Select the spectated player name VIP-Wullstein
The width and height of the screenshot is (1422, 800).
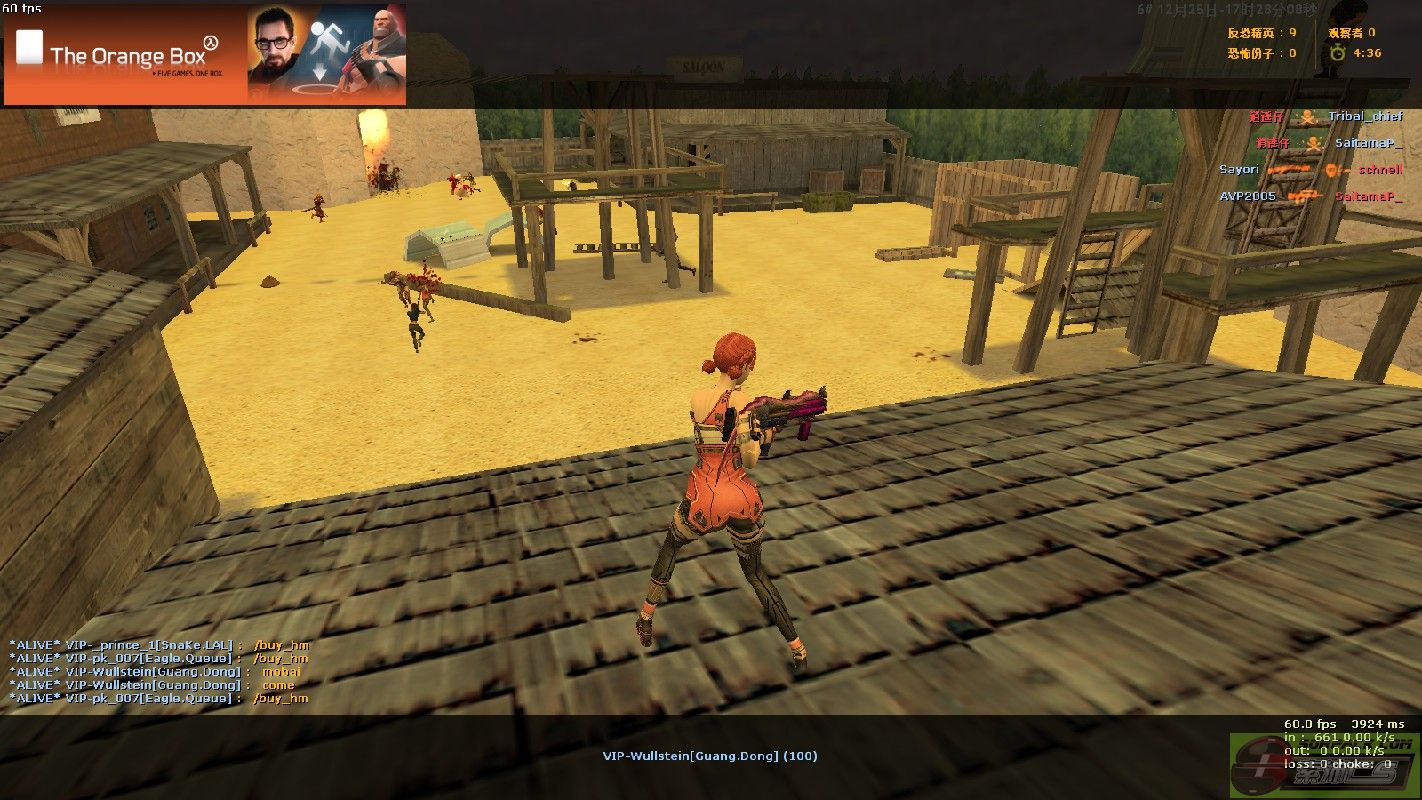pyautogui.click(x=709, y=756)
